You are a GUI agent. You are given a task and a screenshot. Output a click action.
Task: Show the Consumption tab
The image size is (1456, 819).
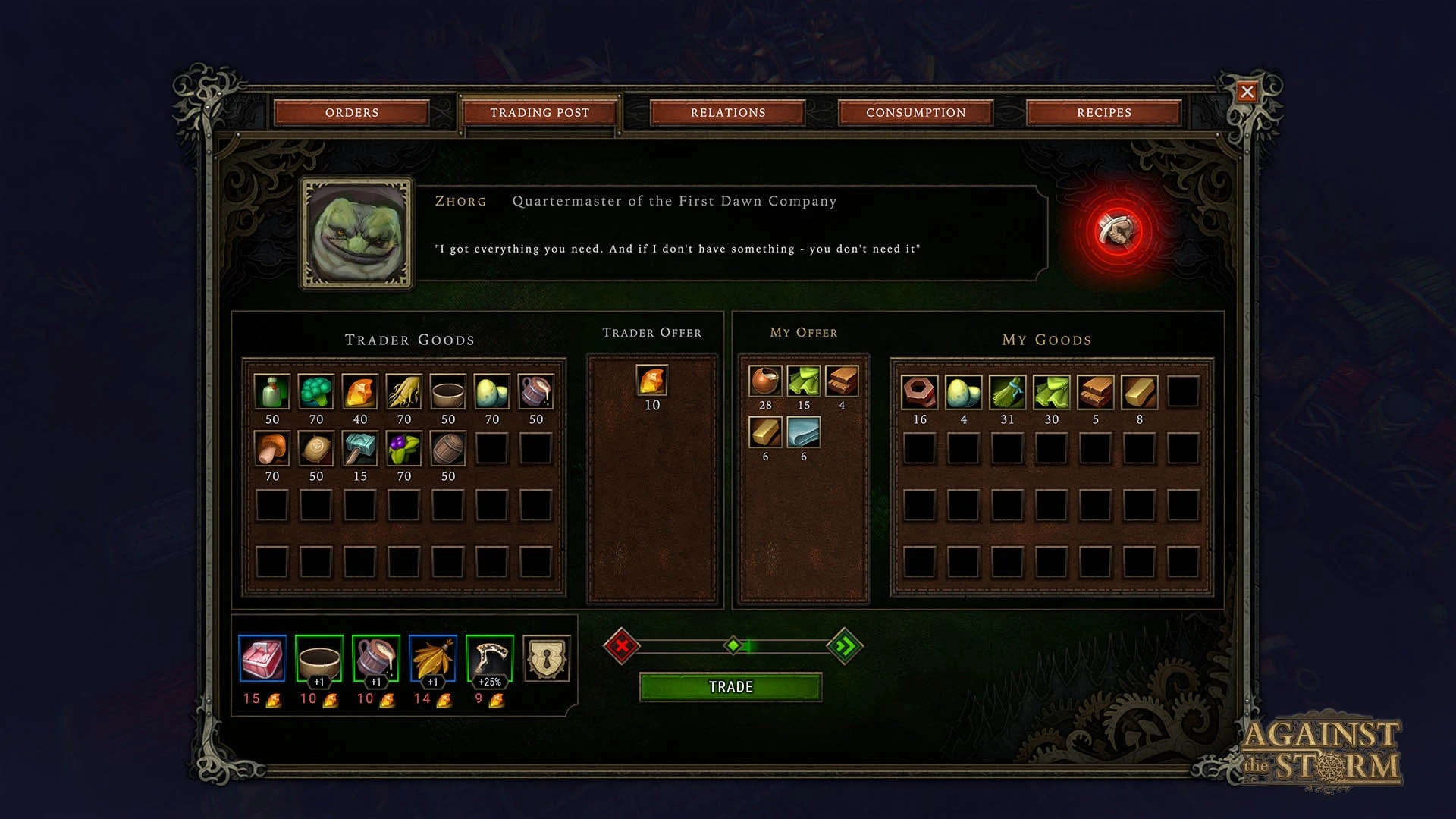pos(916,112)
